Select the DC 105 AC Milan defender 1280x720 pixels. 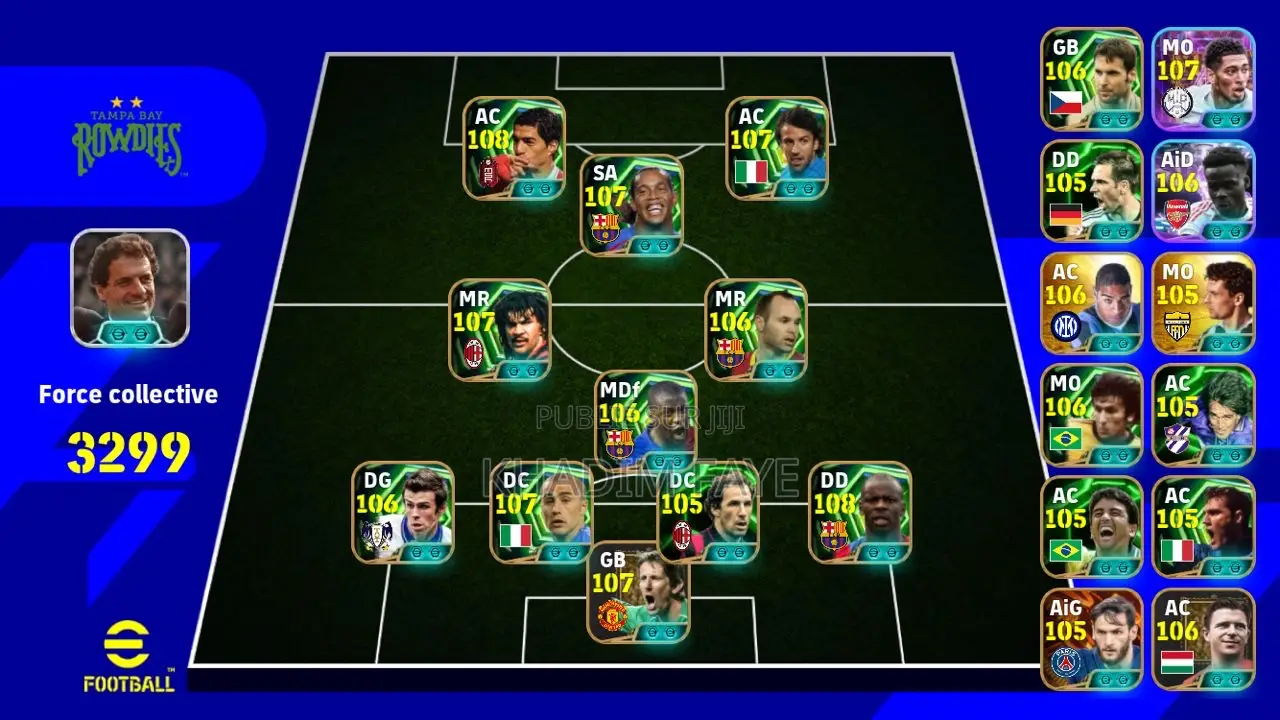[708, 512]
